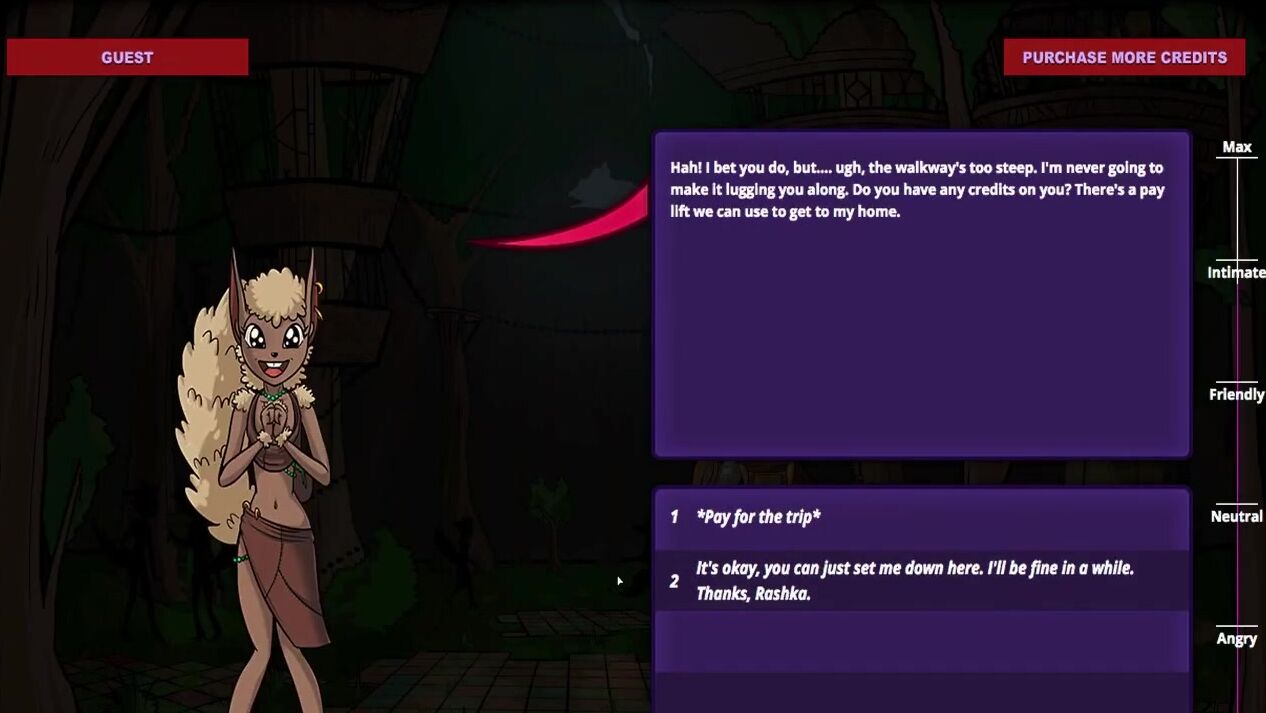Select the "set me down here" reply
This screenshot has height=713, width=1266.
914,581
